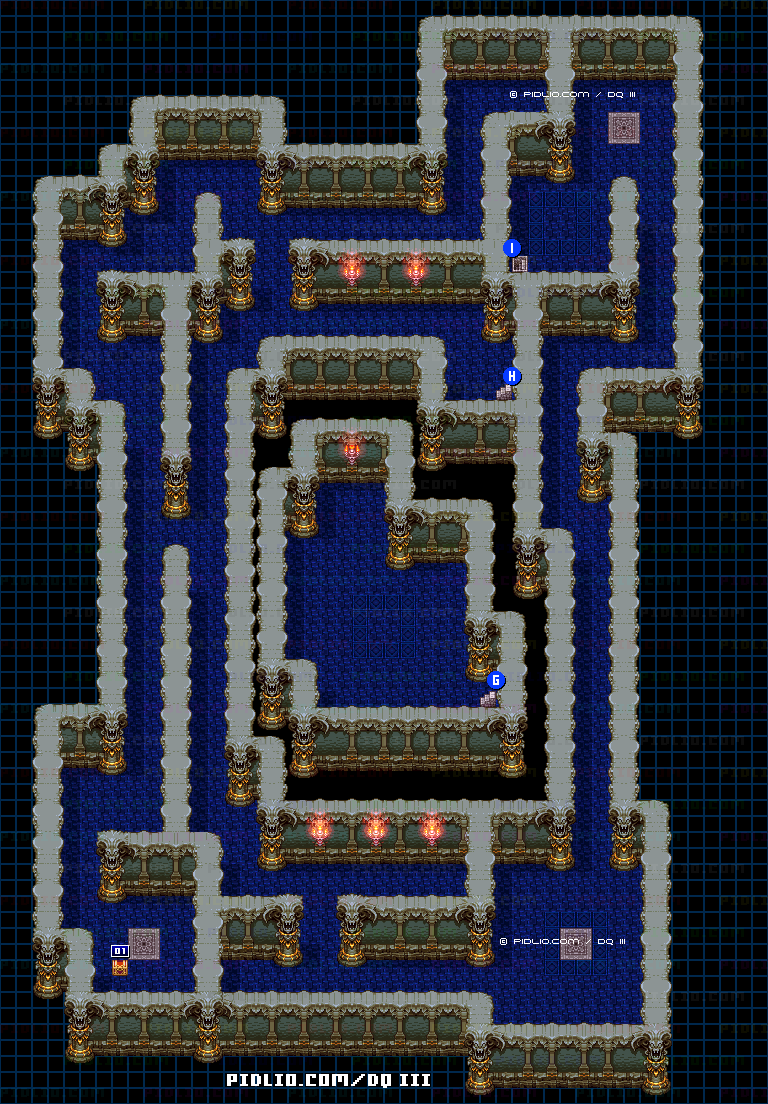Select the blue I stairs marker
768x1104 pixels.
coord(512,248)
